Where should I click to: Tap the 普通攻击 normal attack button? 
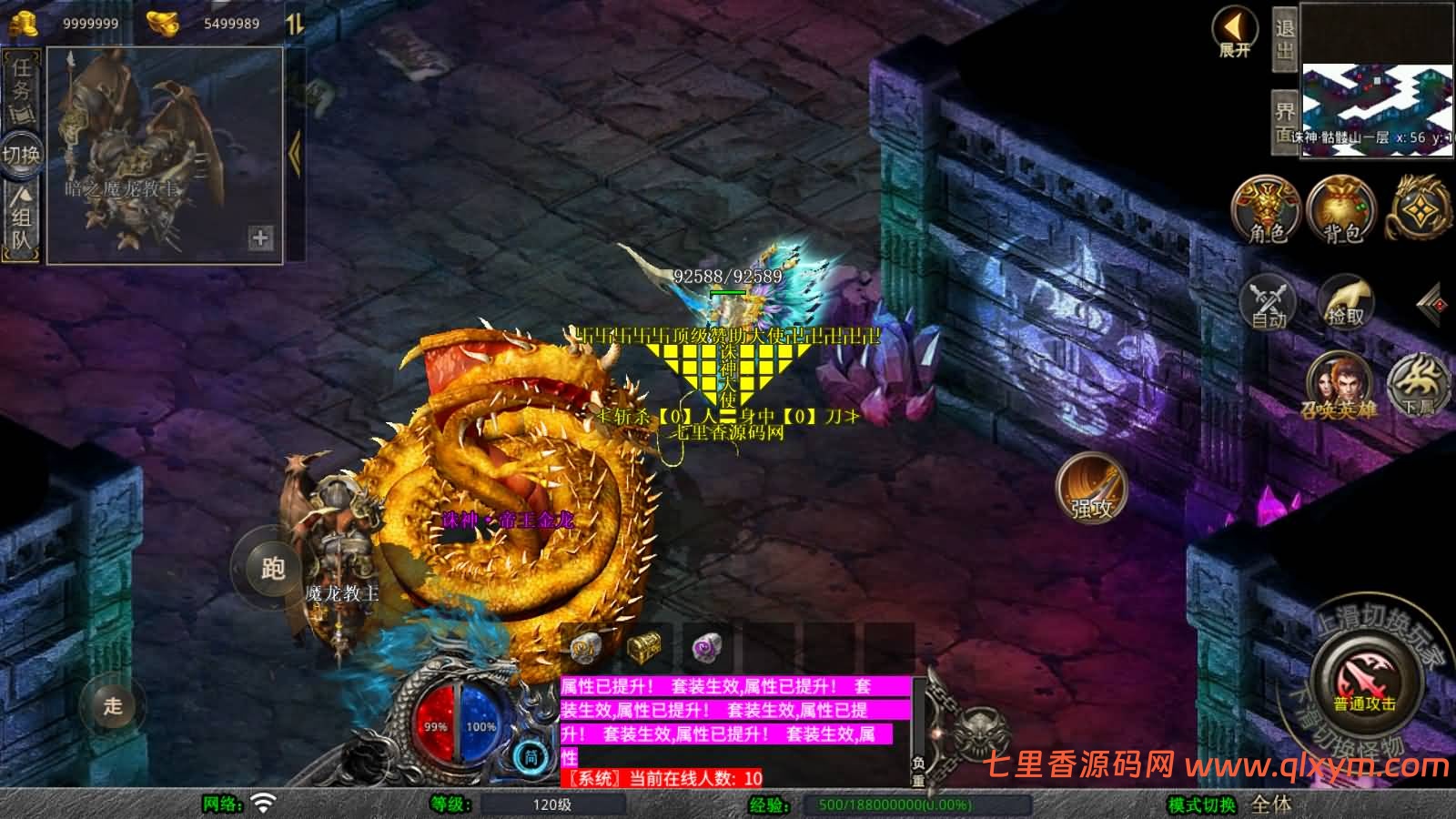click(x=1364, y=682)
